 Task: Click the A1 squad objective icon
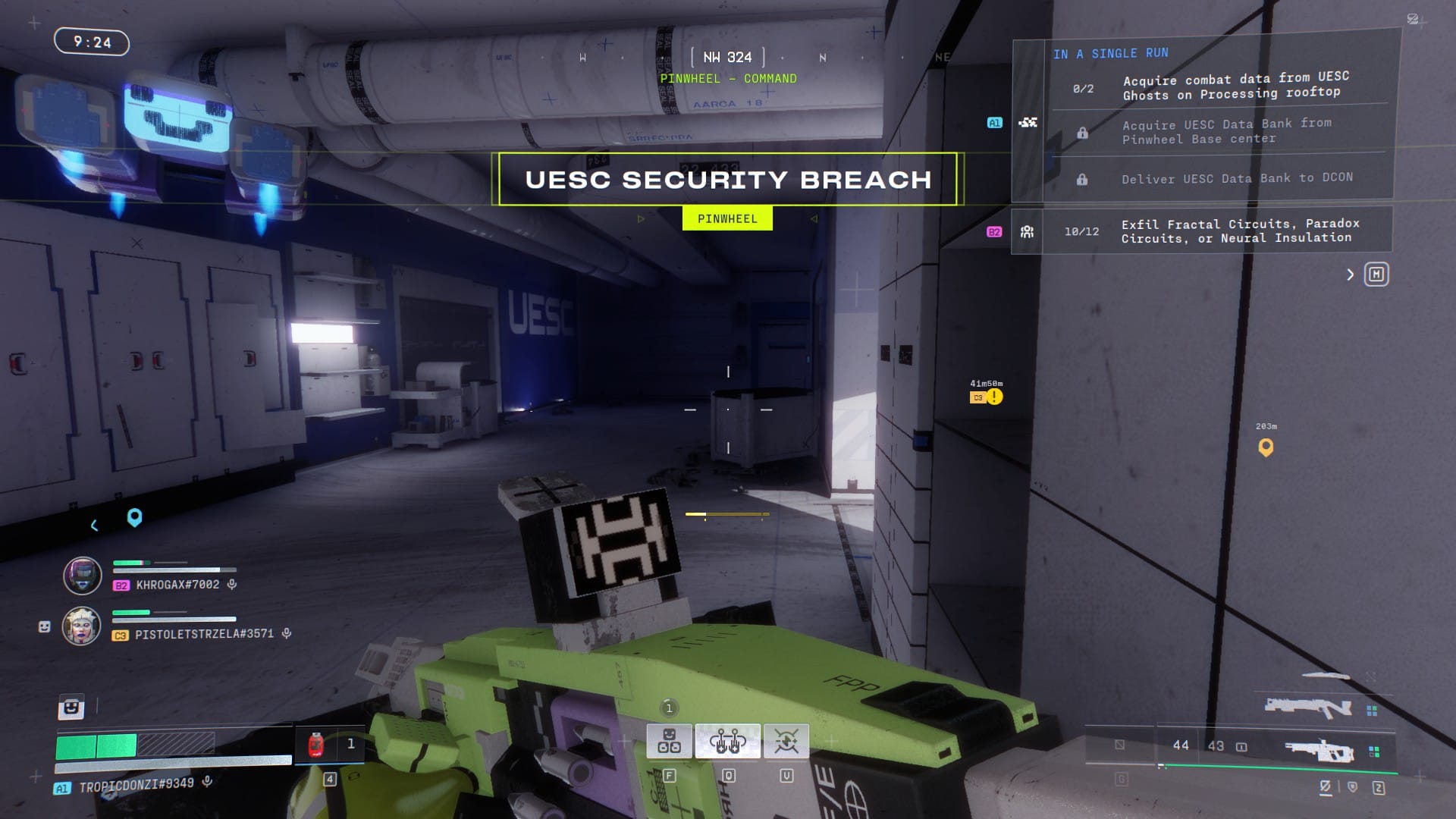tap(1028, 123)
